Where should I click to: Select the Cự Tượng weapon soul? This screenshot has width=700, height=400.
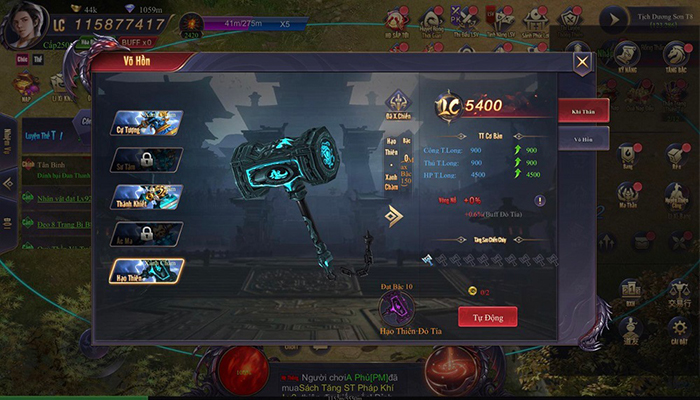pos(146,125)
